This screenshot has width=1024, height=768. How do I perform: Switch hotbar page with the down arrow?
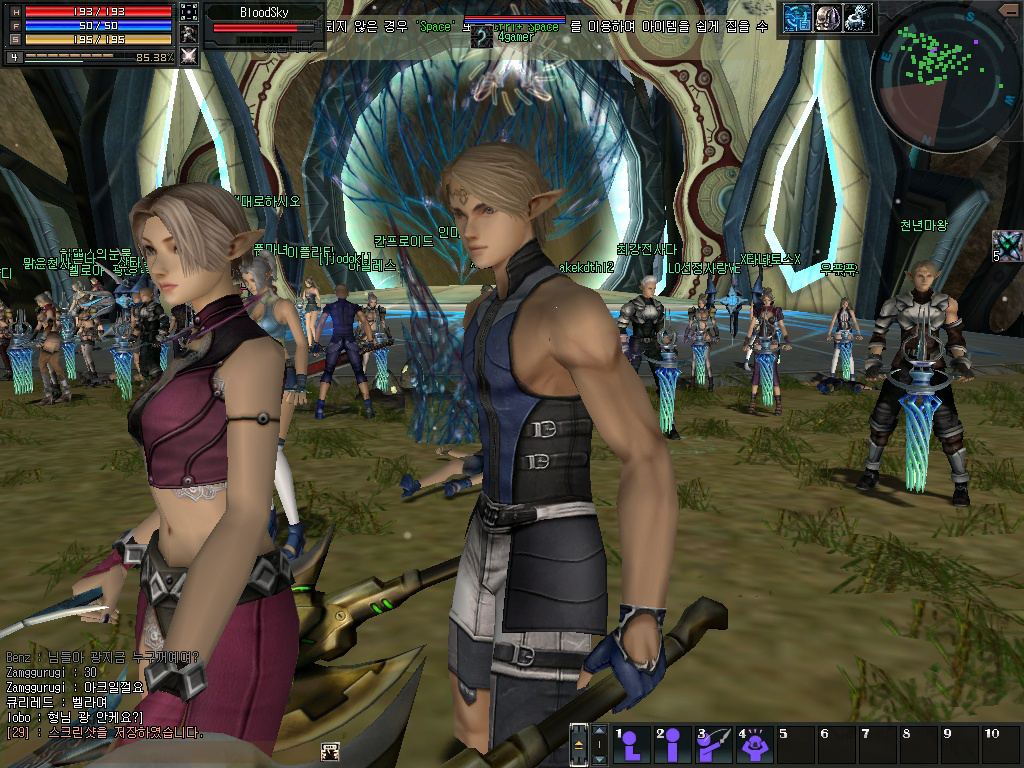(600, 757)
